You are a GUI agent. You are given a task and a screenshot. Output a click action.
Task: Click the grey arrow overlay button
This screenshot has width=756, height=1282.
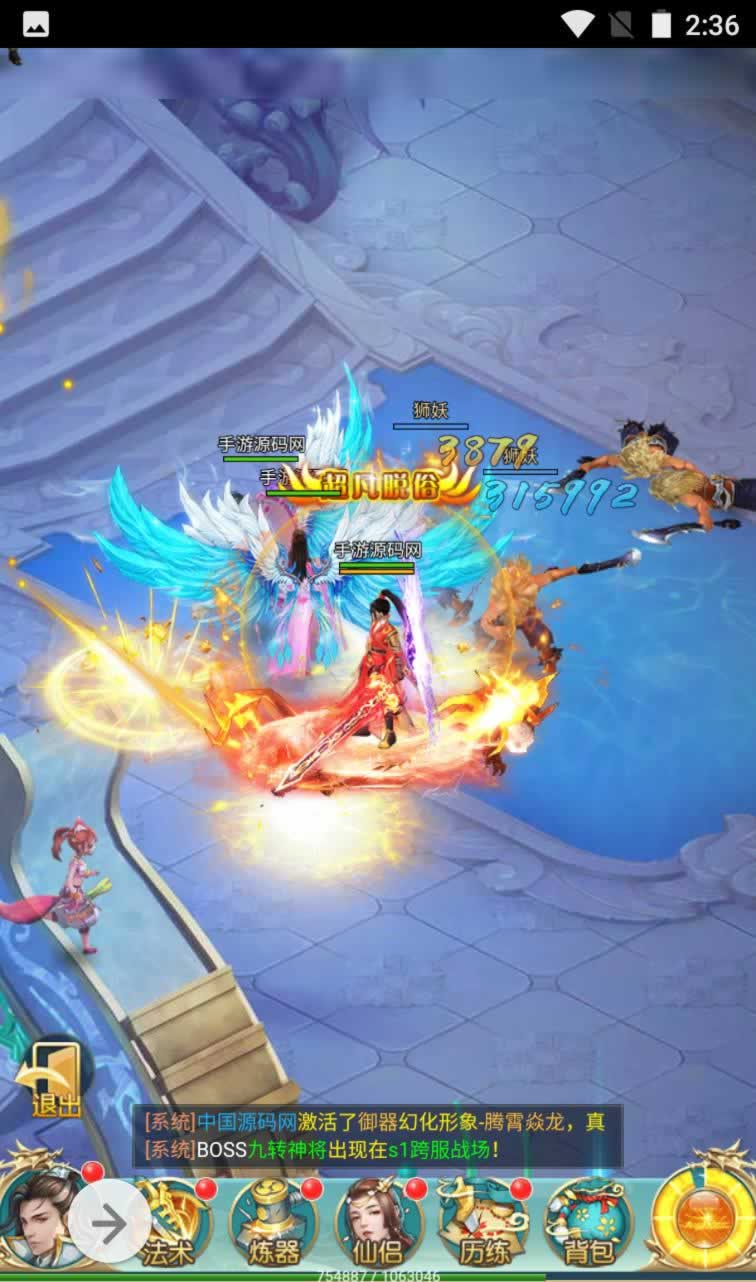(x=110, y=1222)
